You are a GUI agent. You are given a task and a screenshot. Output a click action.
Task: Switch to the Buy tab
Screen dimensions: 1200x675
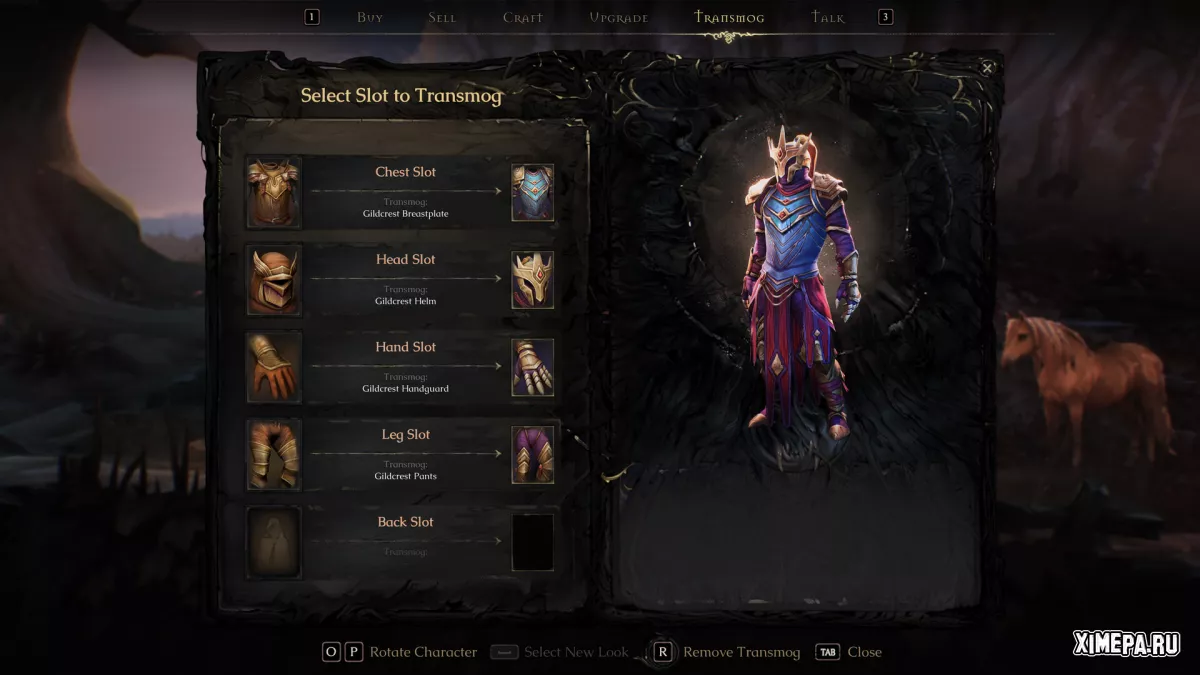tap(370, 18)
